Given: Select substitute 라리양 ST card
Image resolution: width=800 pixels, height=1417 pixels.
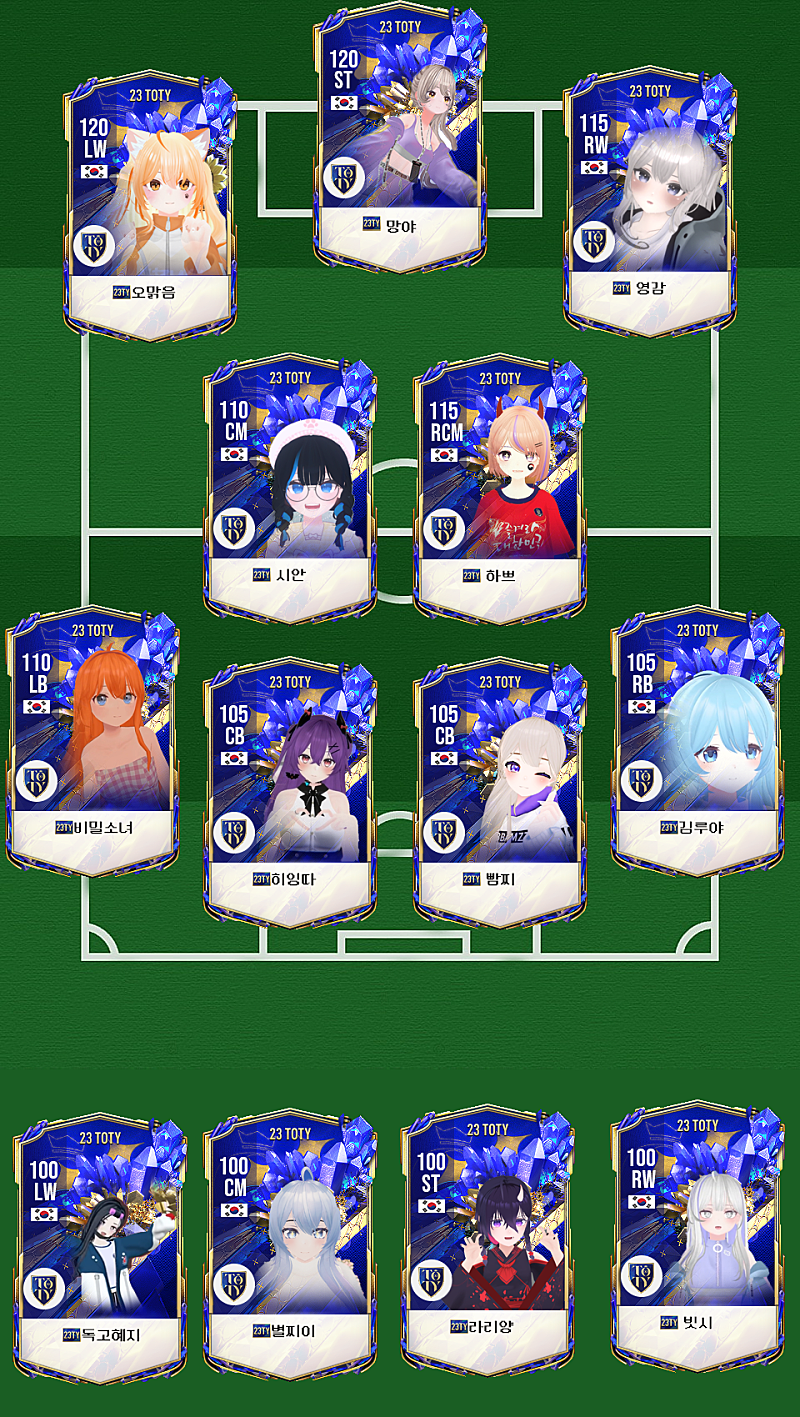Looking at the screenshot, I should (487, 1240).
